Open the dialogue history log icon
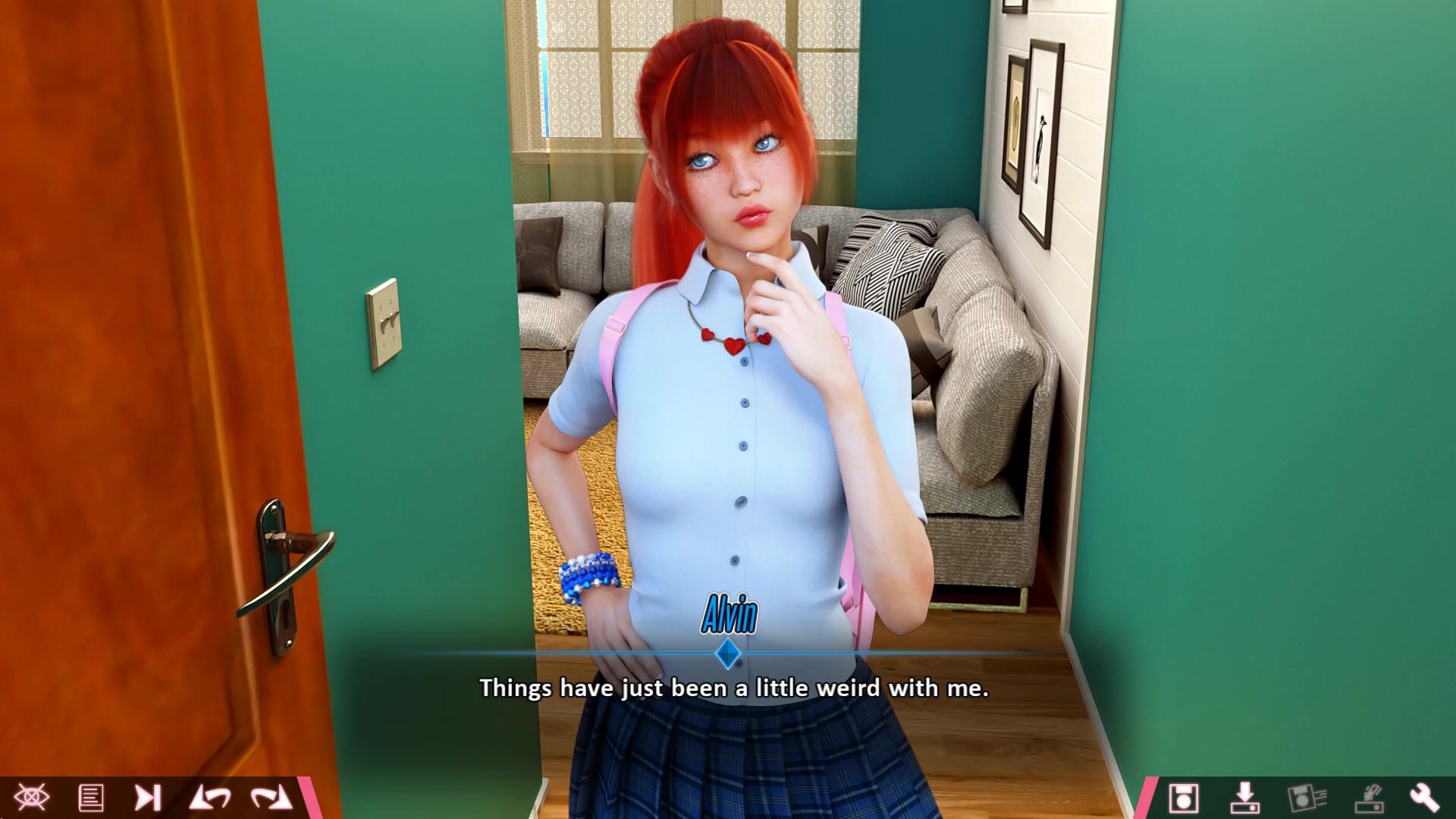This screenshot has height=819, width=1456. 91,798
